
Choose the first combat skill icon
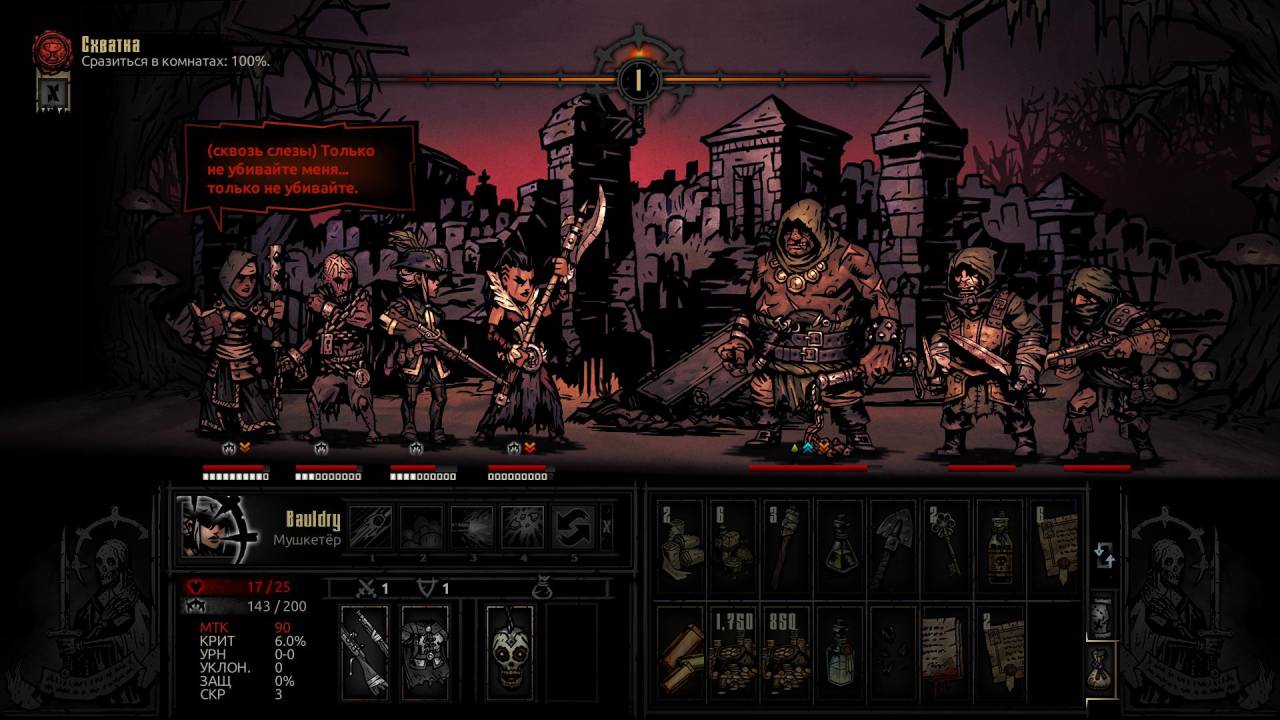click(370, 526)
